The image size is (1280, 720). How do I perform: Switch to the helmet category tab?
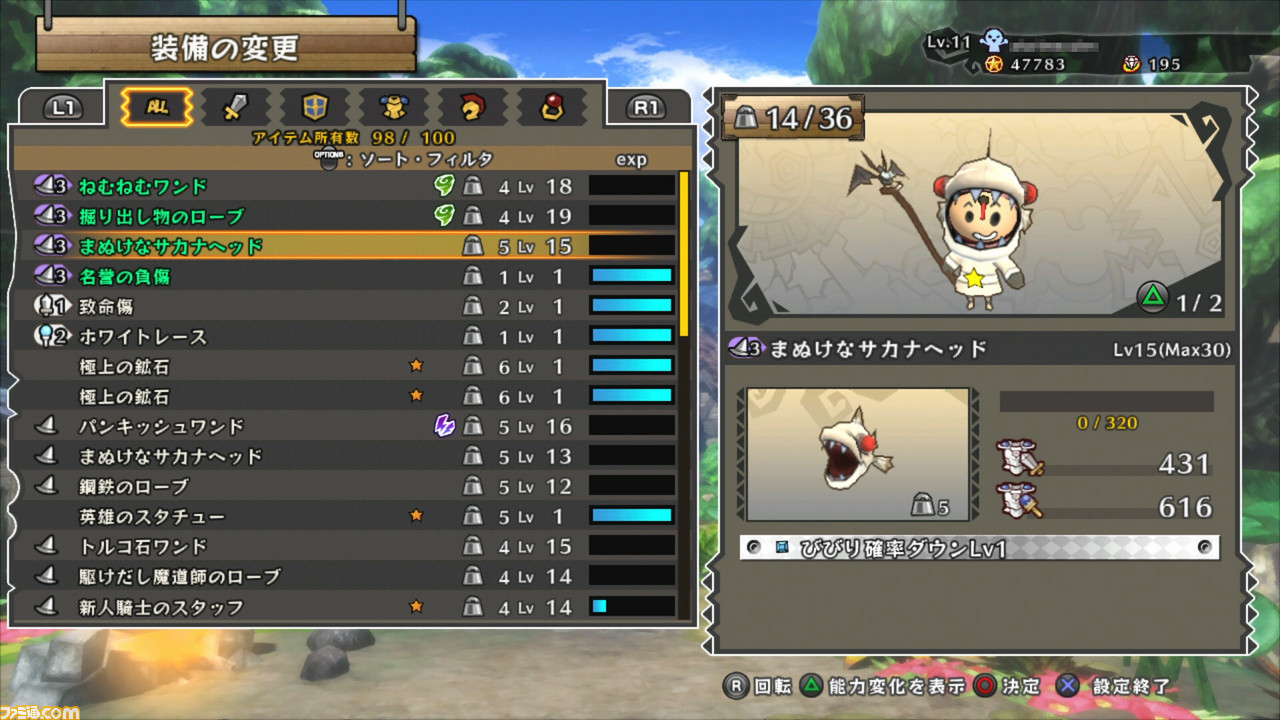coord(473,106)
